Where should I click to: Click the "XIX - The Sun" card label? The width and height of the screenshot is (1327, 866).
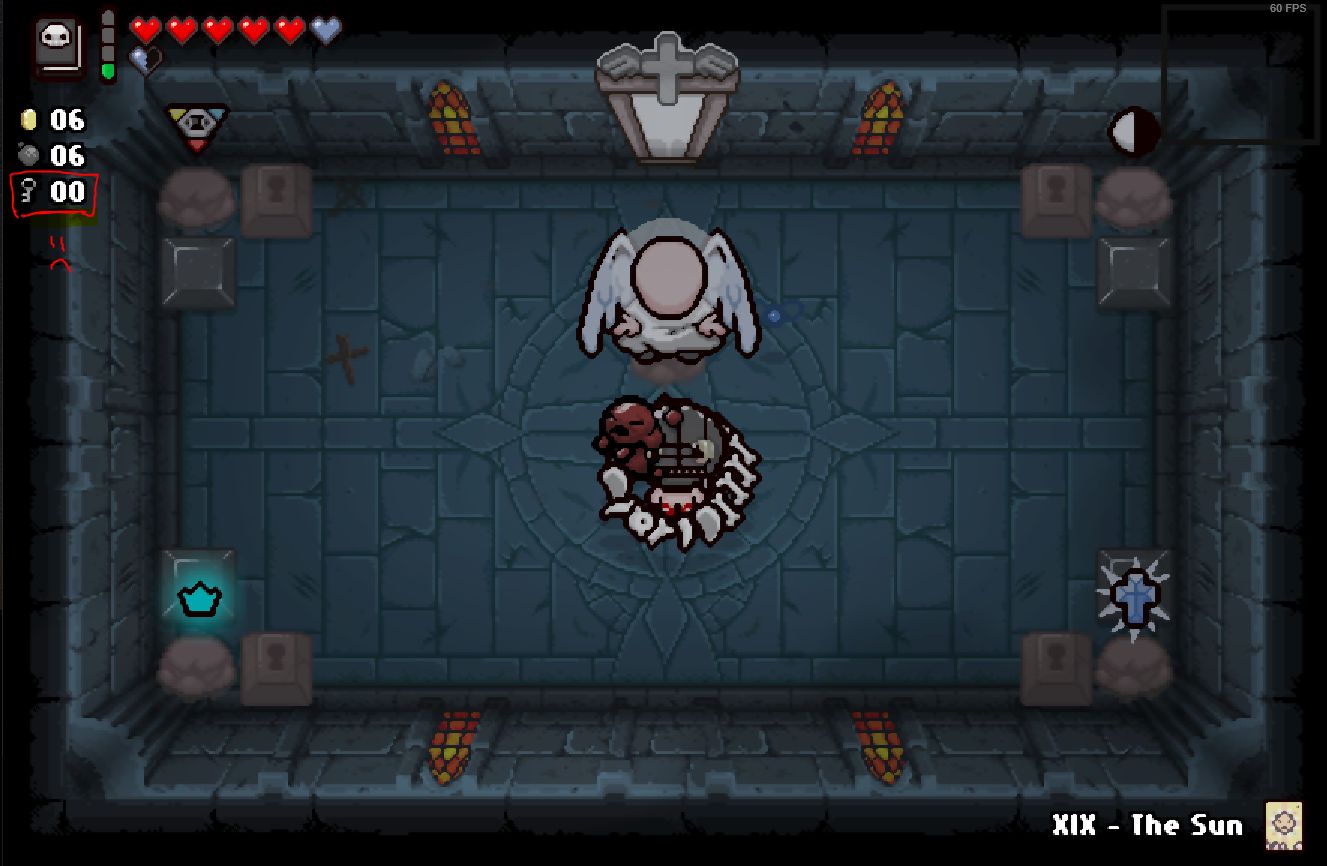pos(1148,826)
